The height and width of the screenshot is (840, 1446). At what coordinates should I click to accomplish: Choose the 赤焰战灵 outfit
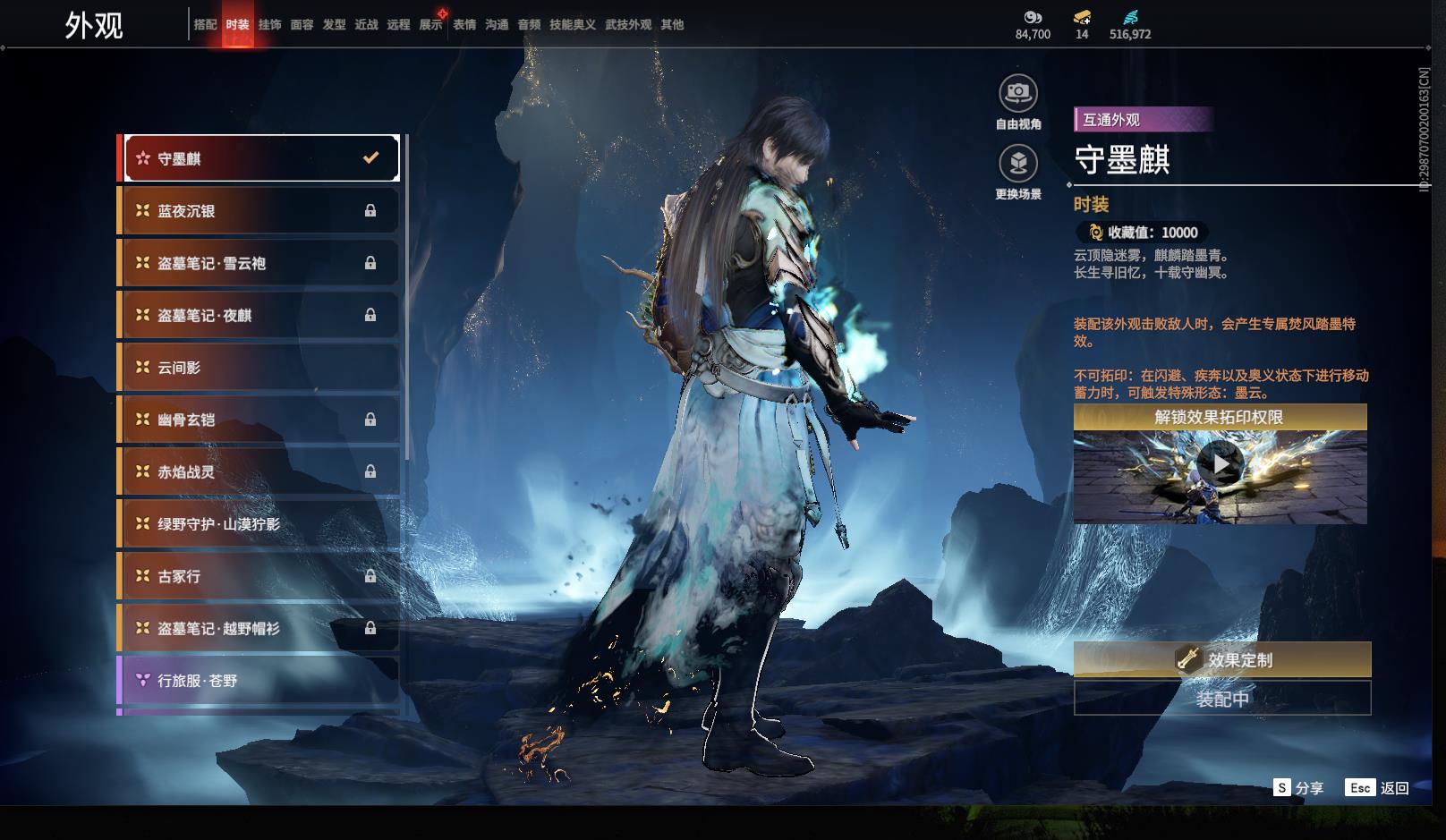point(259,471)
